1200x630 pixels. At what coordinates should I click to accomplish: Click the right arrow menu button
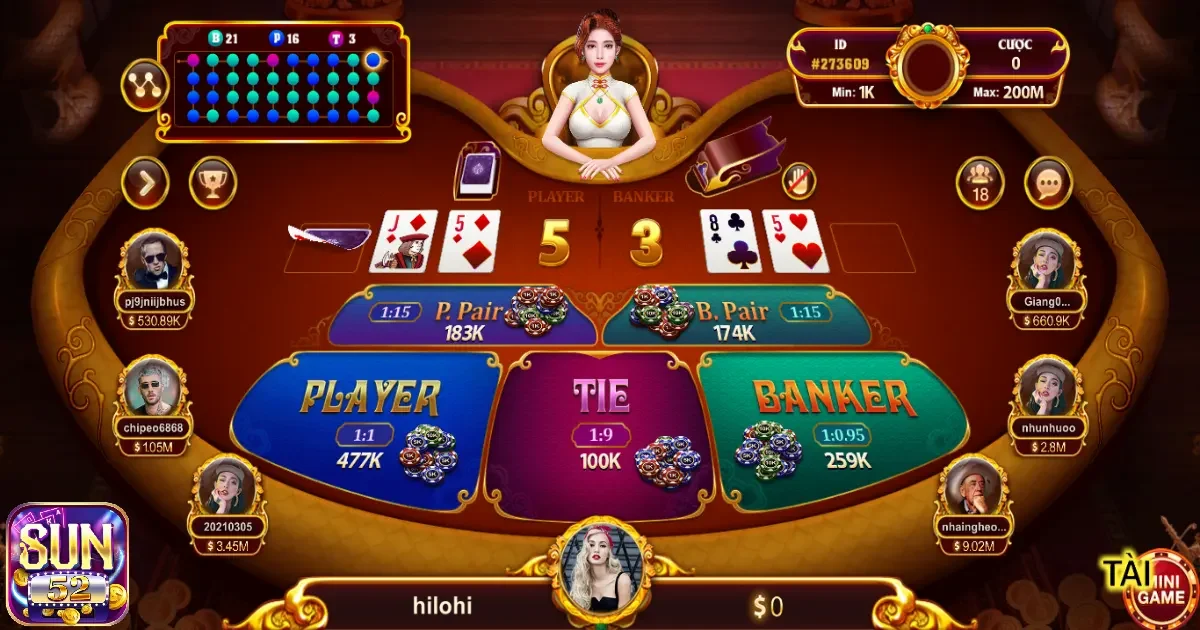tap(145, 183)
